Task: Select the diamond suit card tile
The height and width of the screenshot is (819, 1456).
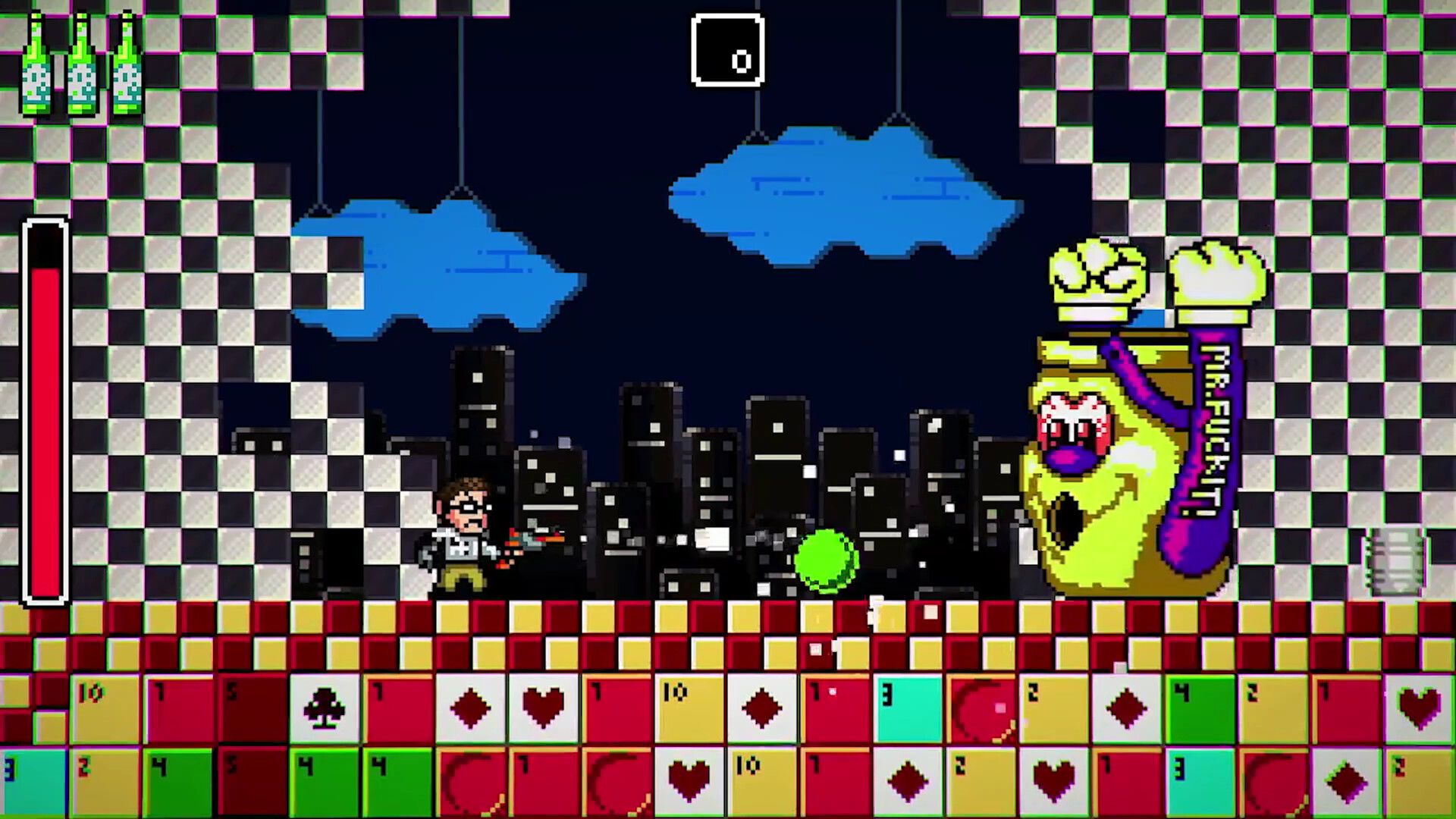Action: click(470, 709)
